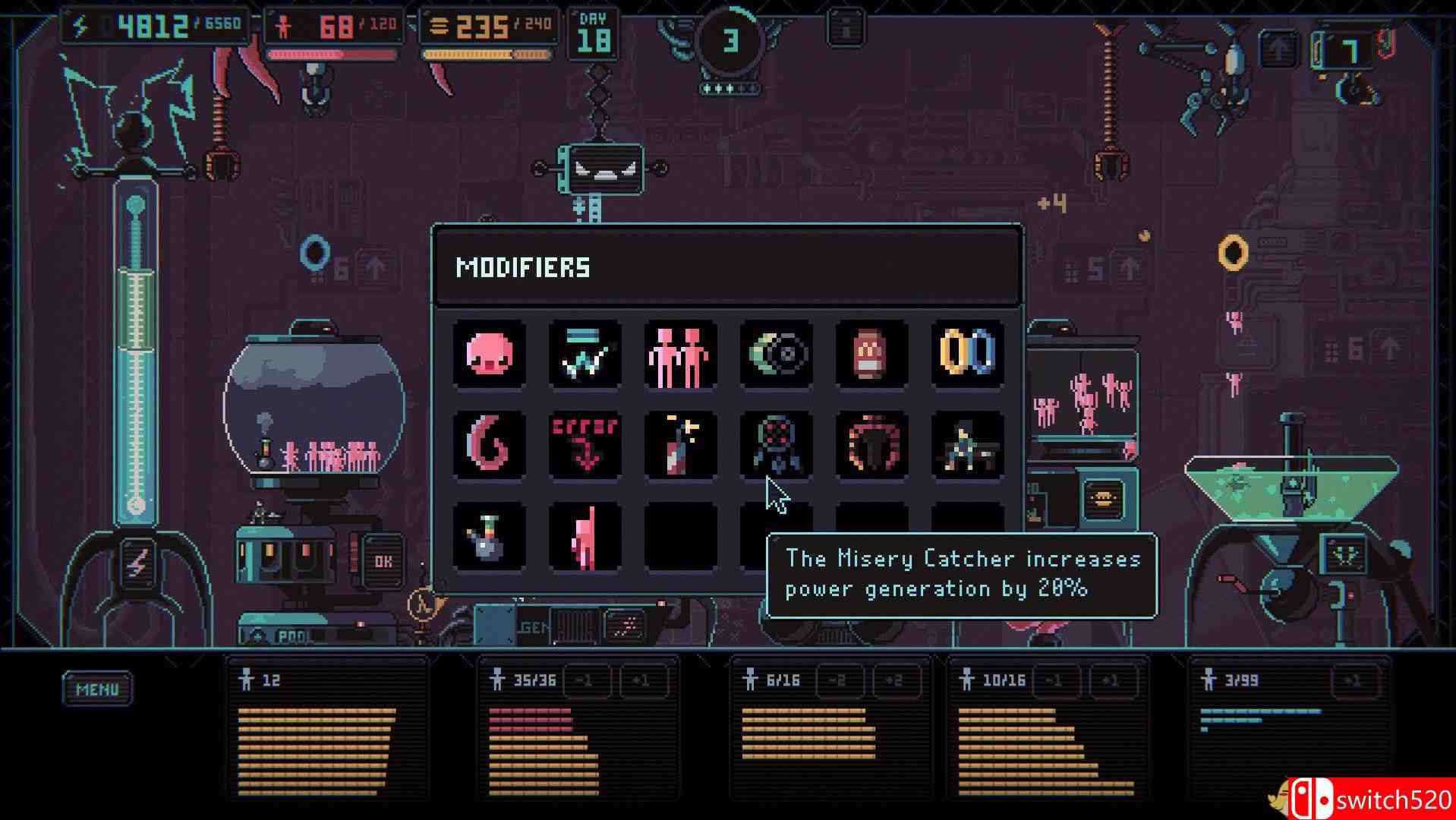
Task: Select the gold and blue rings modifier
Action: point(967,353)
